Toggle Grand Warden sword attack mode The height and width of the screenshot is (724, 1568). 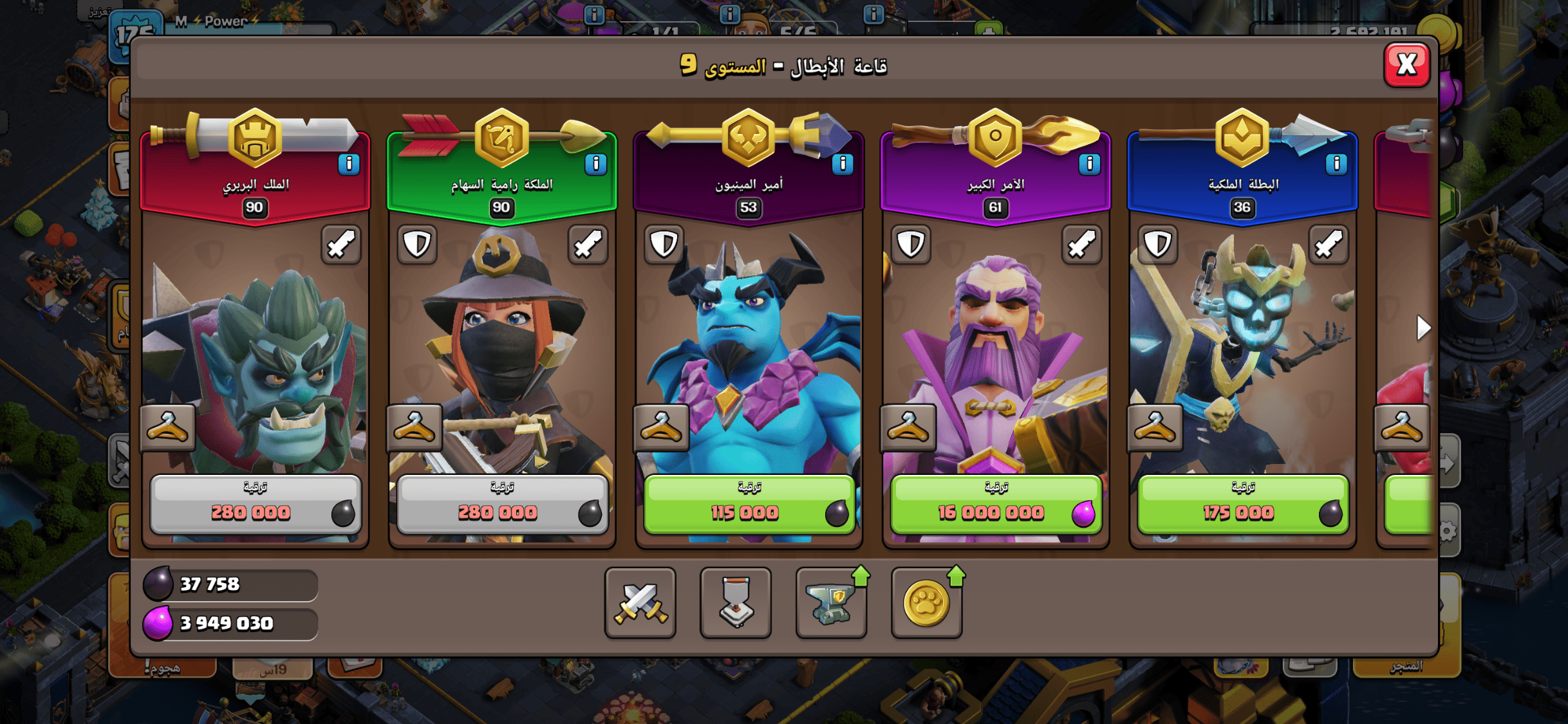pyautogui.click(x=1081, y=245)
